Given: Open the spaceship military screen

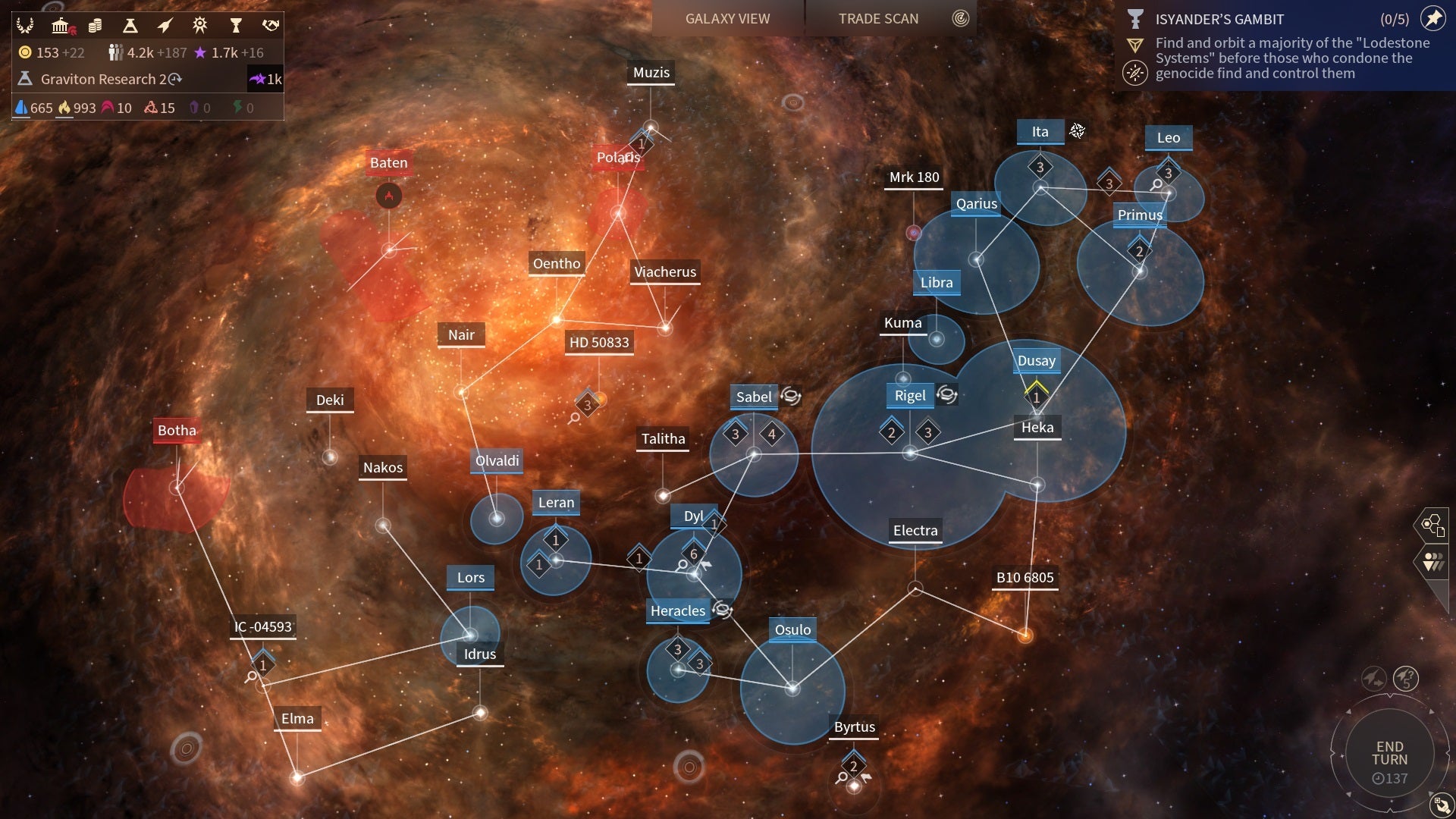Looking at the screenshot, I should 165,26.
